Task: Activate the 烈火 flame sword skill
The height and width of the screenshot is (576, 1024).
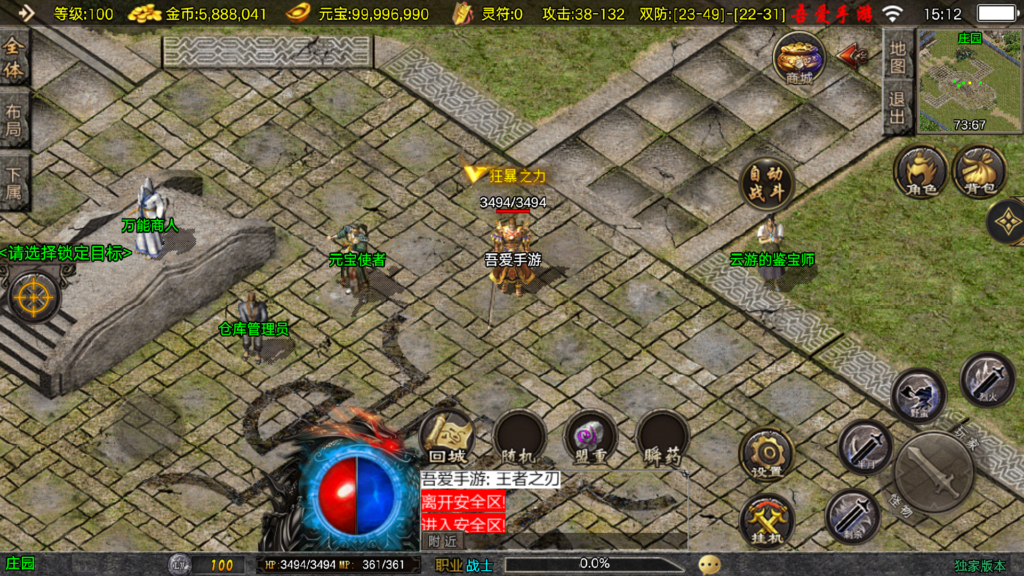Action: [x=987, y=378]
